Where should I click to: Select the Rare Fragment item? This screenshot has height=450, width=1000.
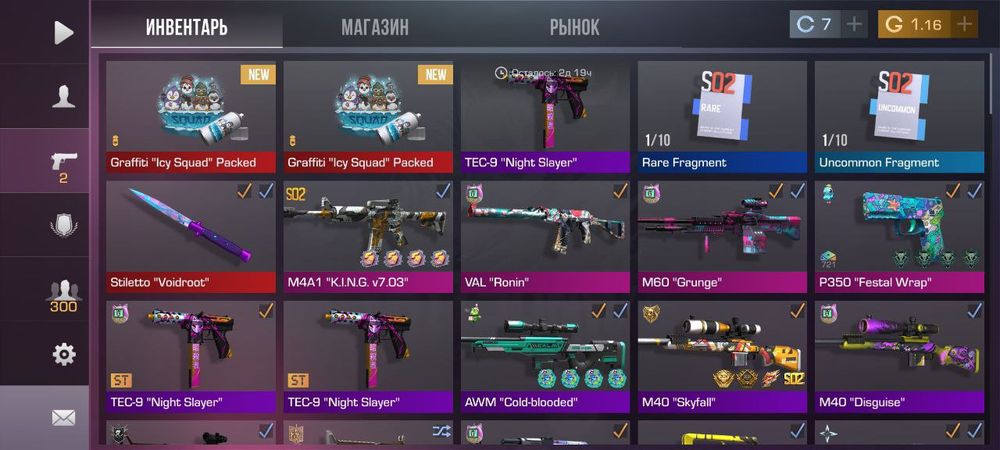[722, 116]
